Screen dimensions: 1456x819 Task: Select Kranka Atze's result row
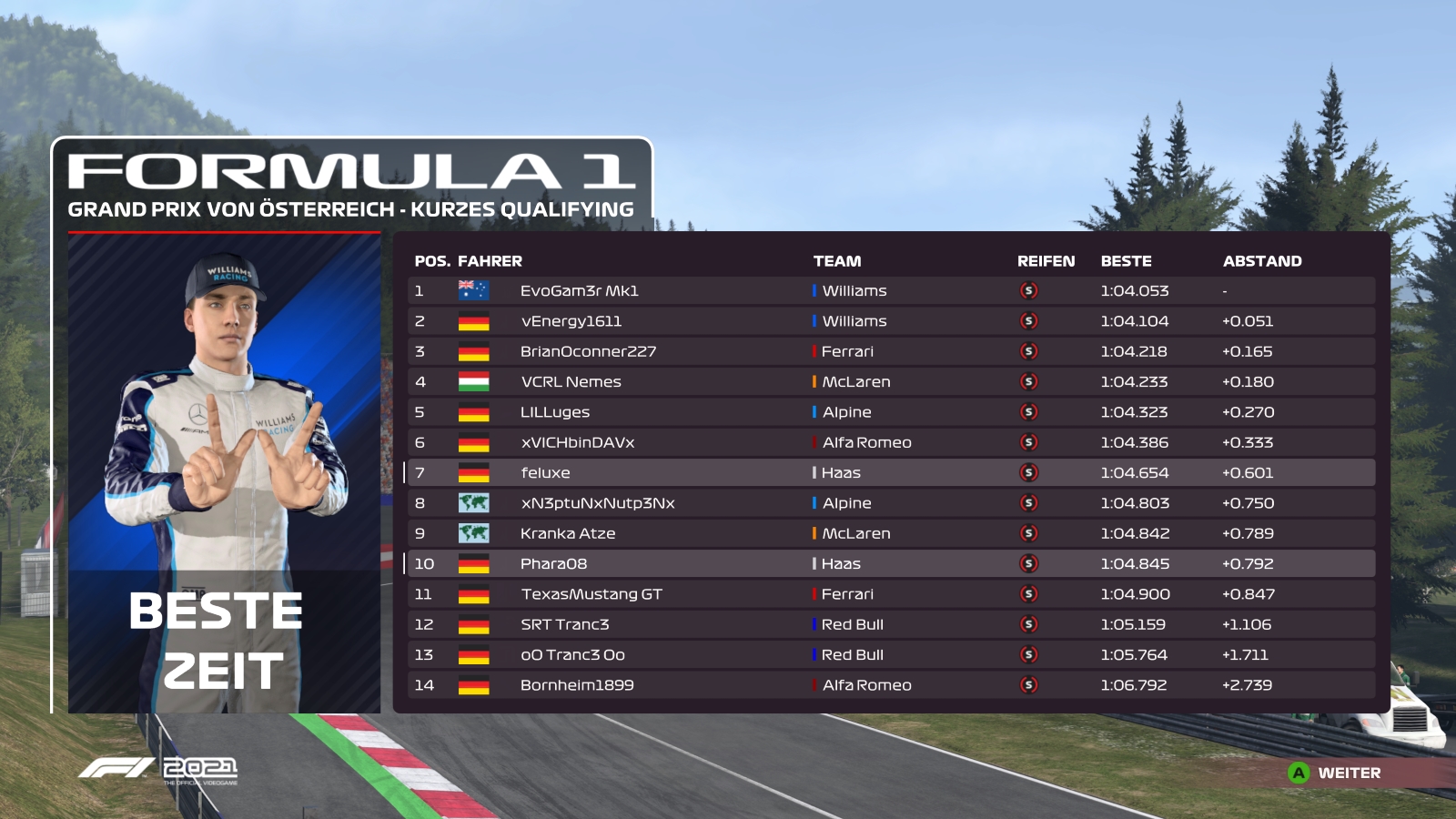pos(568,533)
